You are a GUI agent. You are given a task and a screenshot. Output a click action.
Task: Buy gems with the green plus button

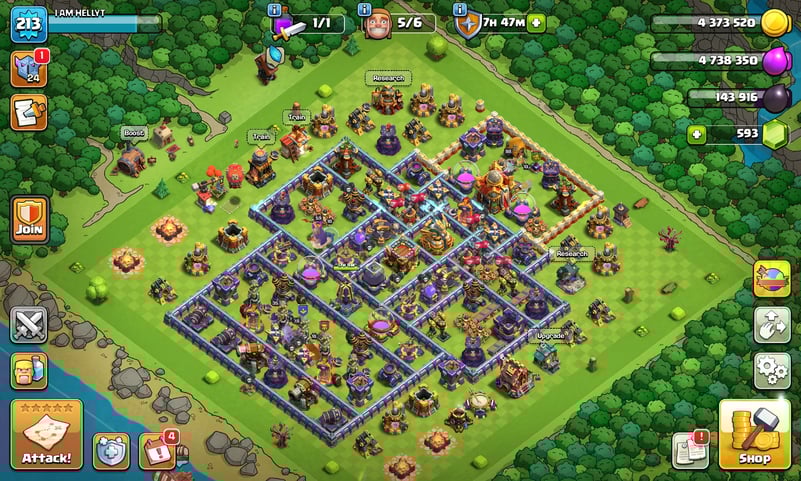coord(698,133)
